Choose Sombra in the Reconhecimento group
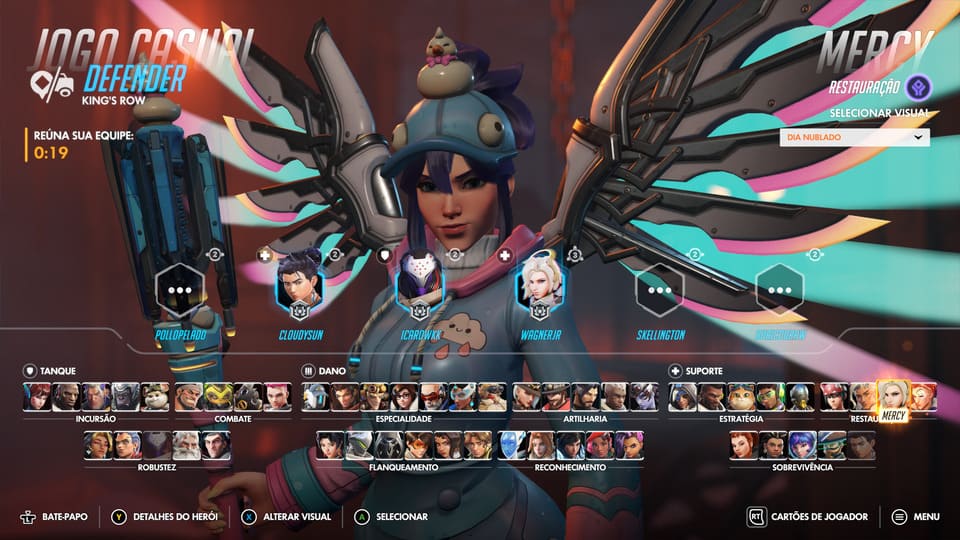 click(629, 445)
